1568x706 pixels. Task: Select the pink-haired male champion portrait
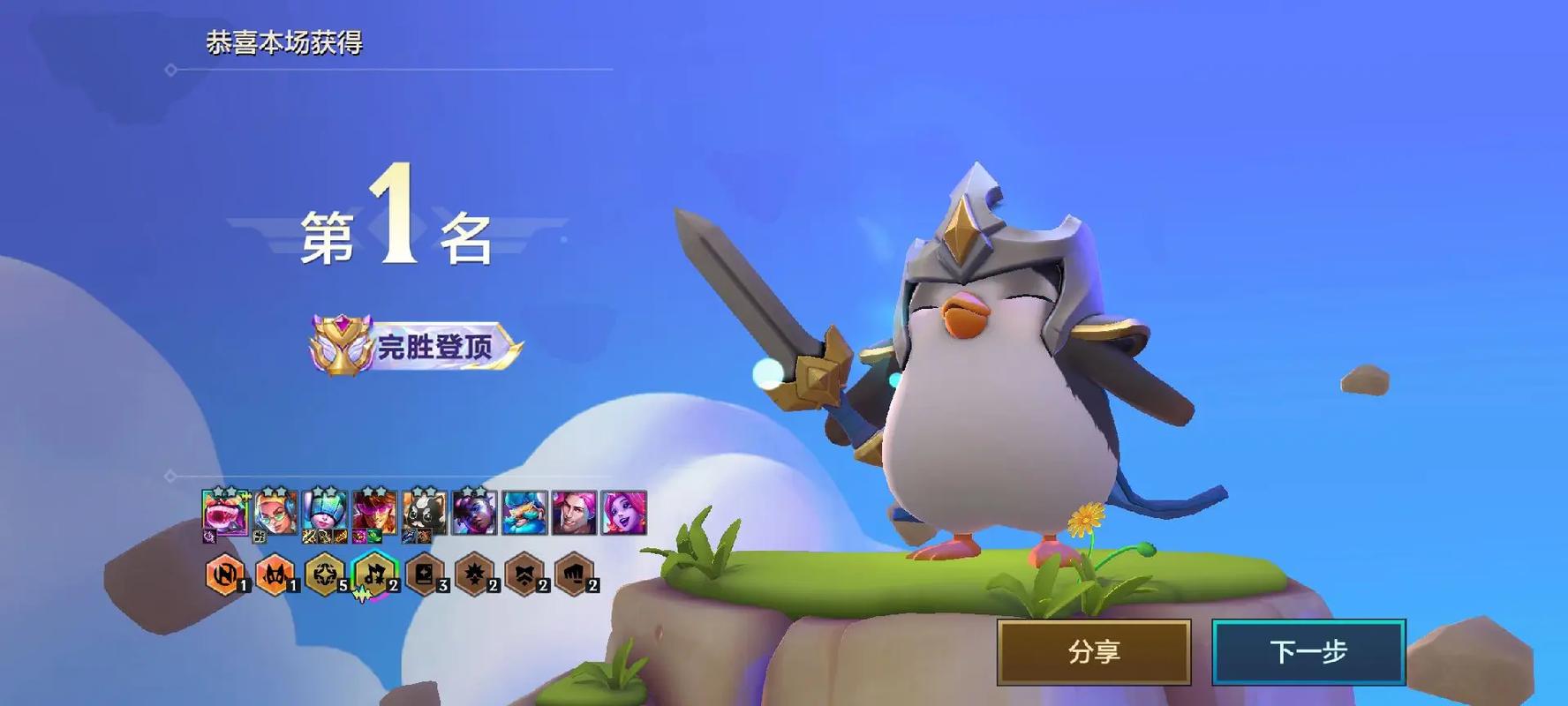(x=574, y=513)
